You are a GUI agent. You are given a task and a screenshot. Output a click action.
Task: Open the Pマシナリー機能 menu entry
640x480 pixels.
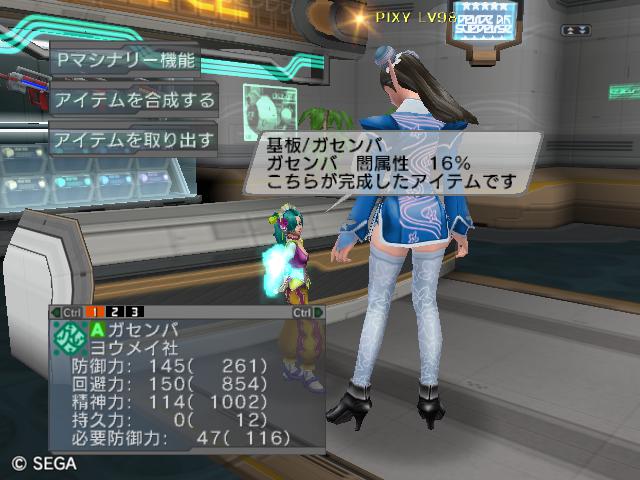(125, 60)
